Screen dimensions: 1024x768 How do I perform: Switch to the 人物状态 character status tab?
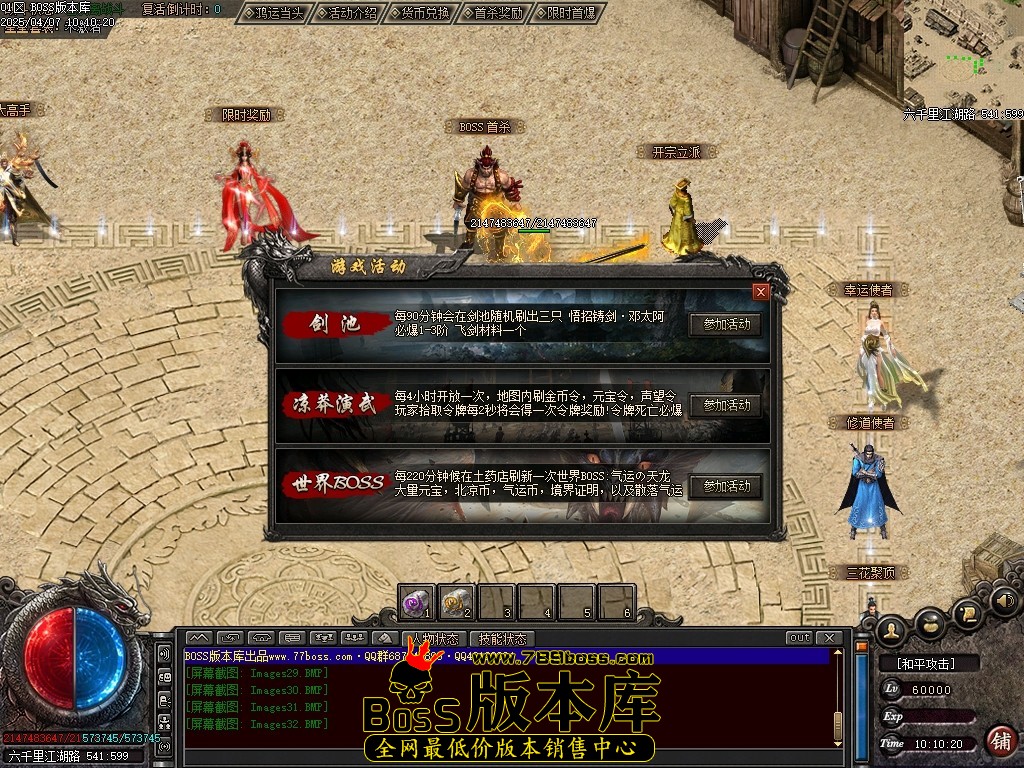435,638
